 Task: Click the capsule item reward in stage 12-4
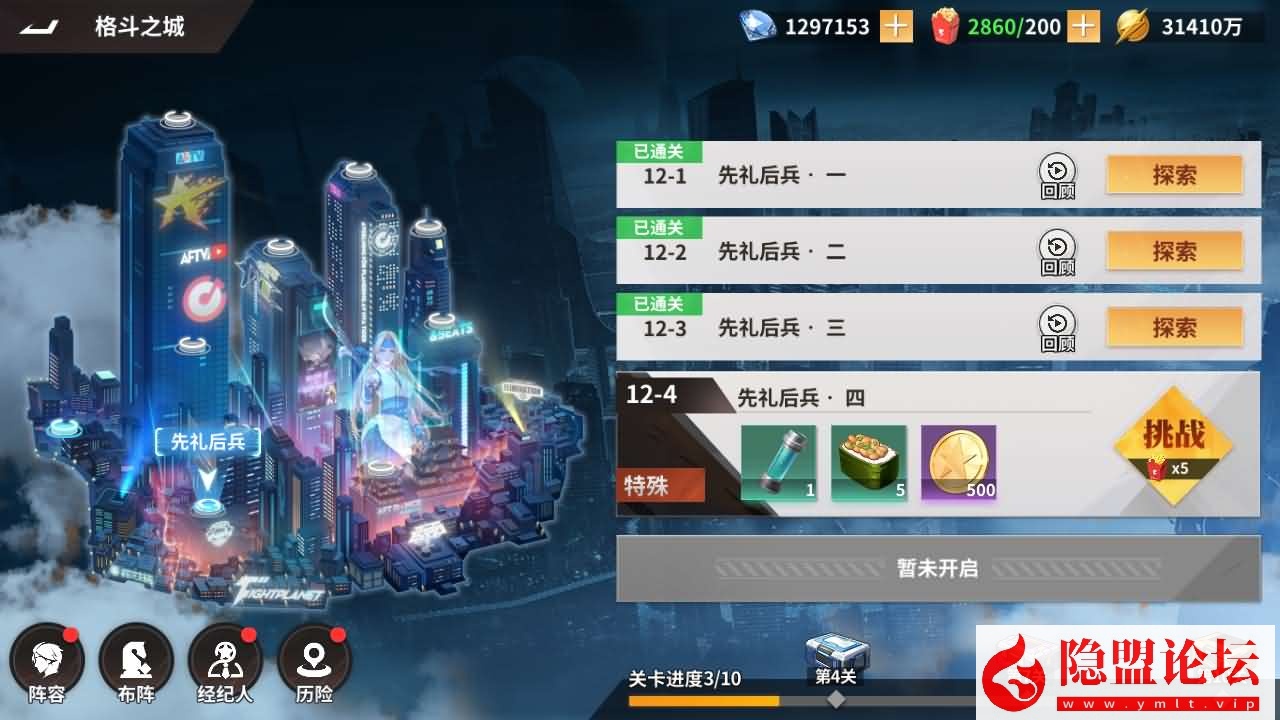[x=778, y=461]
